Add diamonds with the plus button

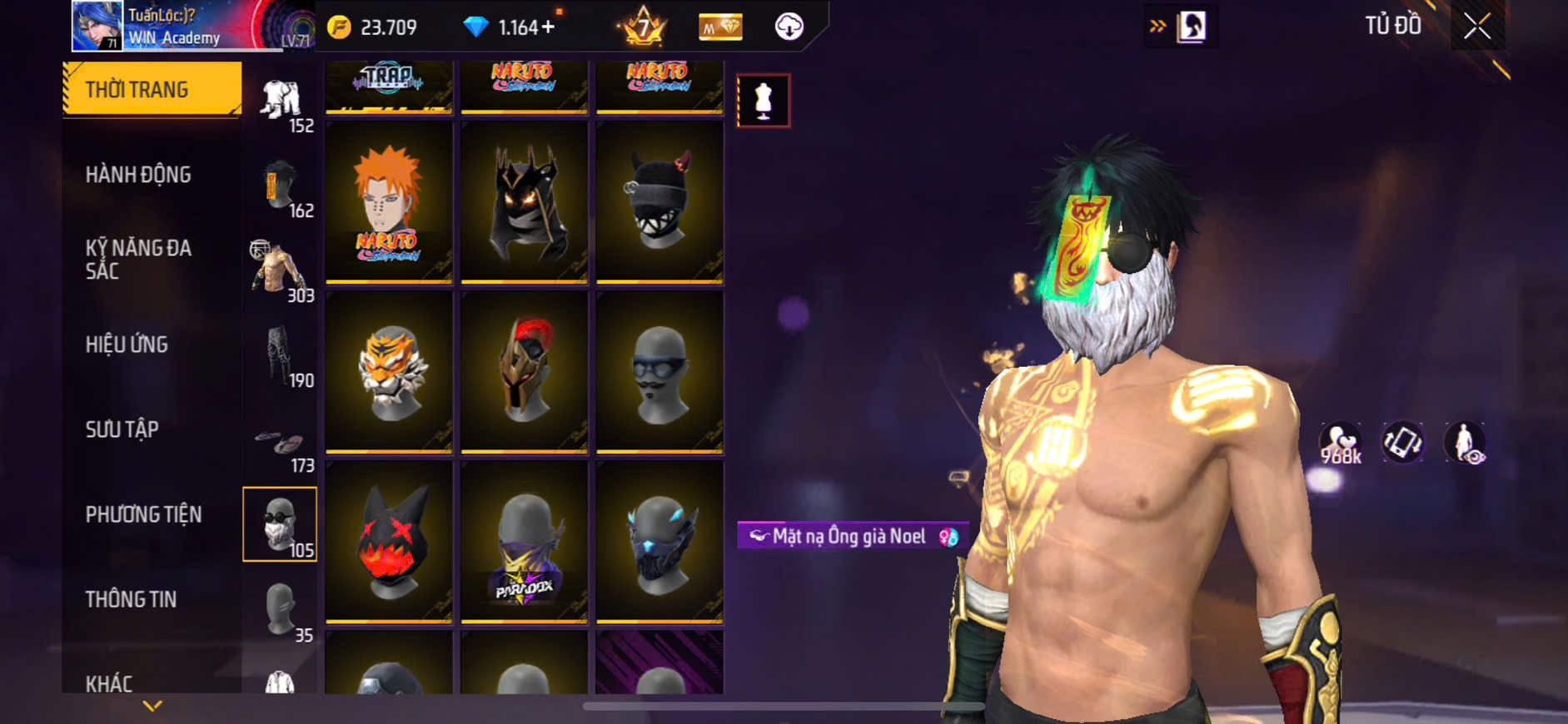coord(548,27)
